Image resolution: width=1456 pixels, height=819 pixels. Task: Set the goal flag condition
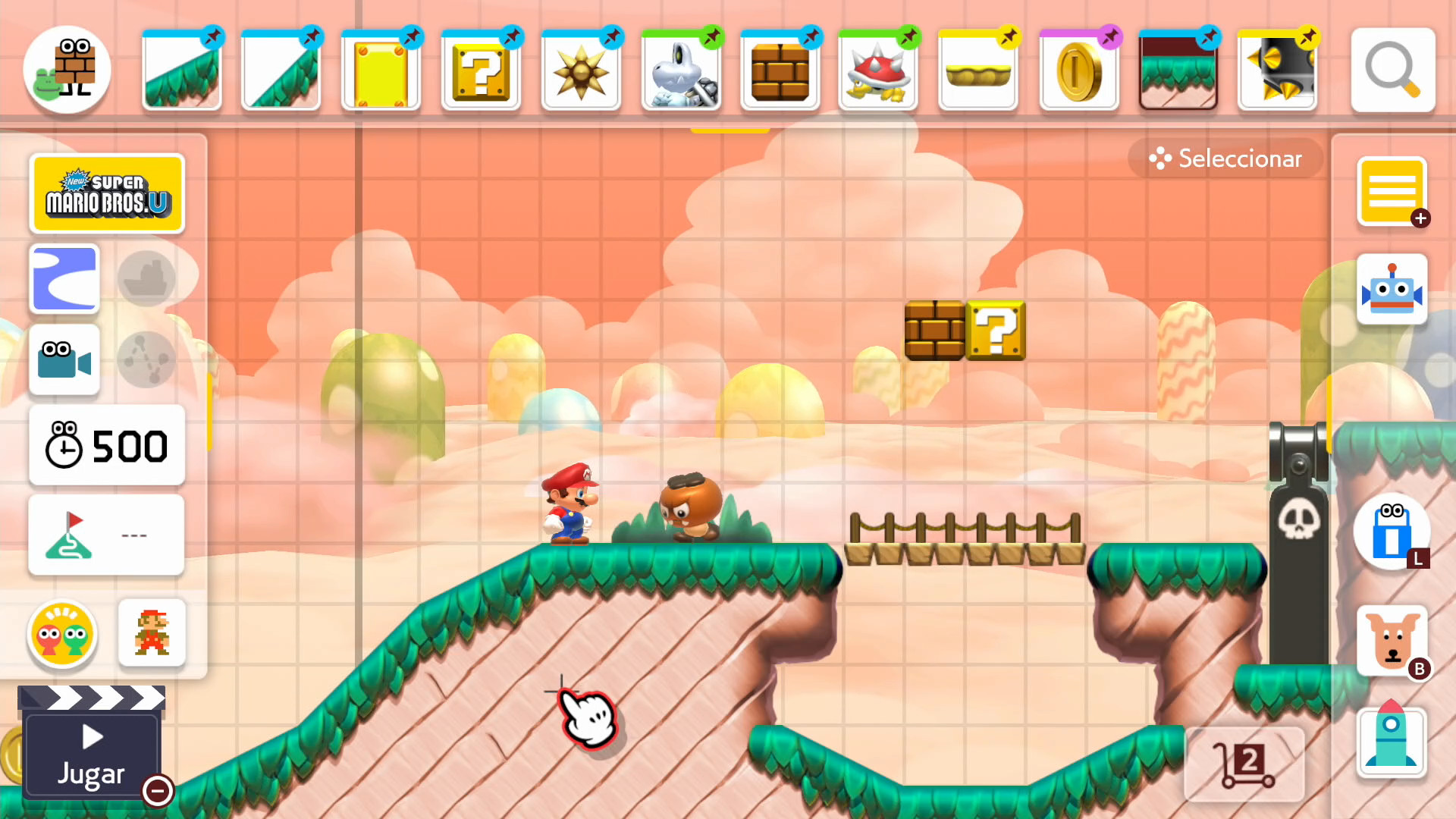pyautogui.click(x=106, y=535)
